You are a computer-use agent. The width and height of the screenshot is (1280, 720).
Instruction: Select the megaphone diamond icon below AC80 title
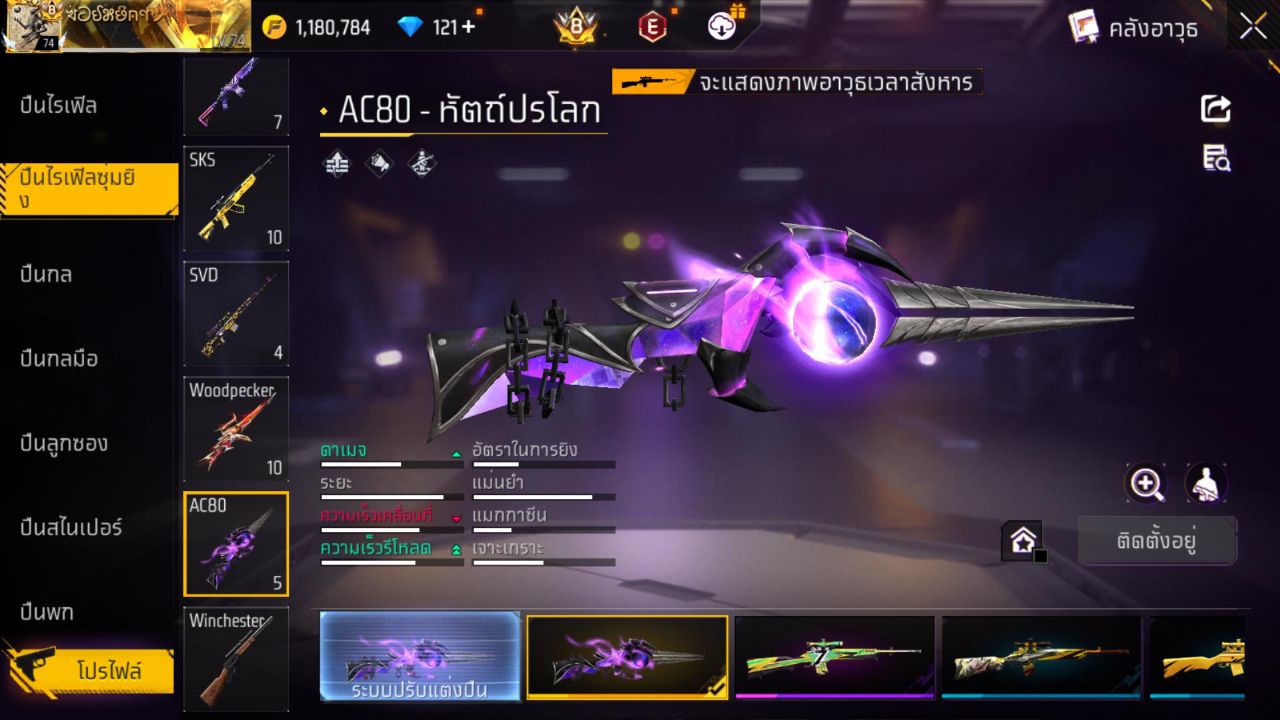pos(379,163)
